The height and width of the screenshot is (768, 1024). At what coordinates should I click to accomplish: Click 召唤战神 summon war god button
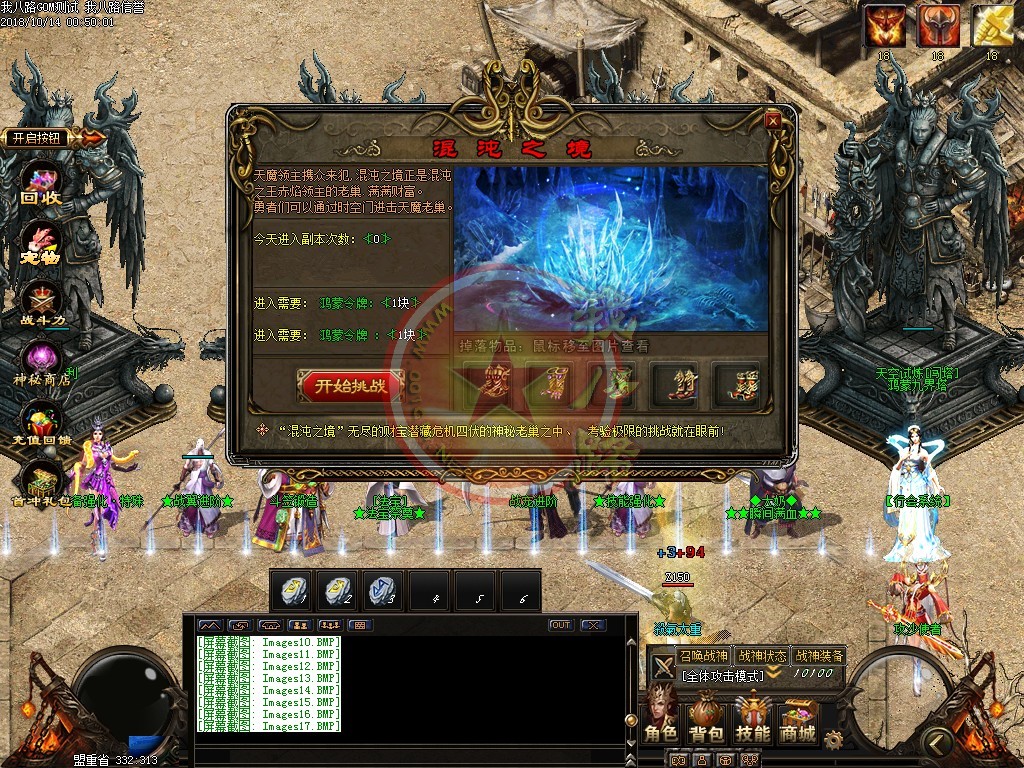703,656
